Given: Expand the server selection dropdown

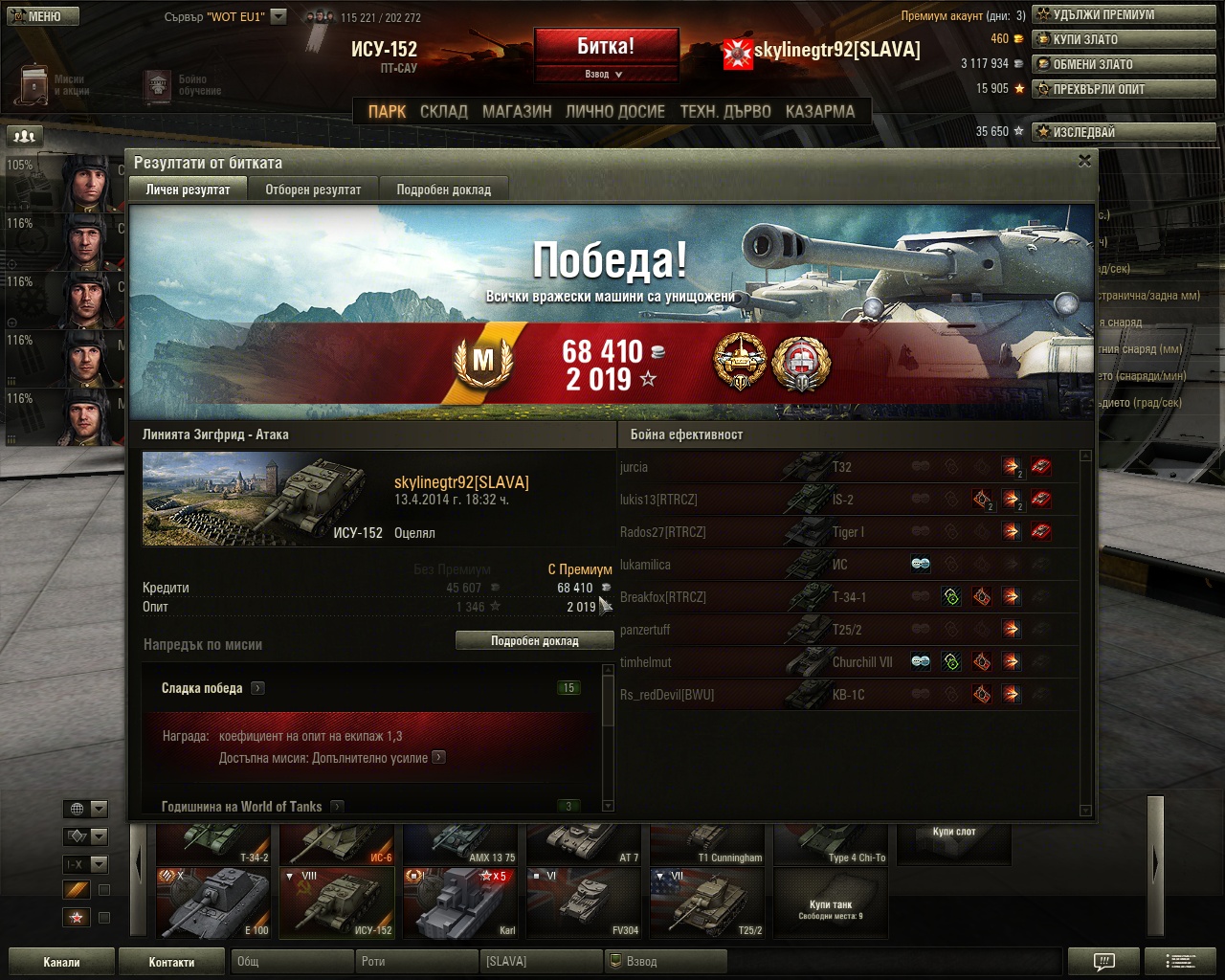Looking at the screenshot, I should [278, 16].
